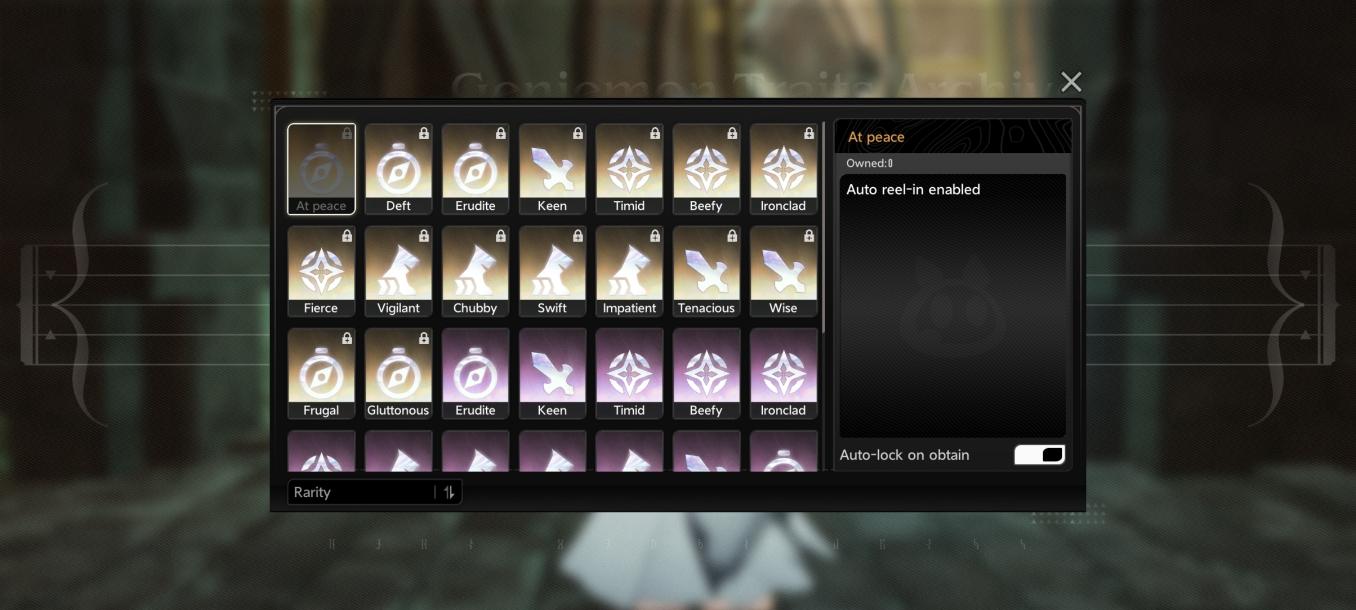Pick the purple-background Beefy trait
Screen dimensions: 1356x610
click(706, 372)
